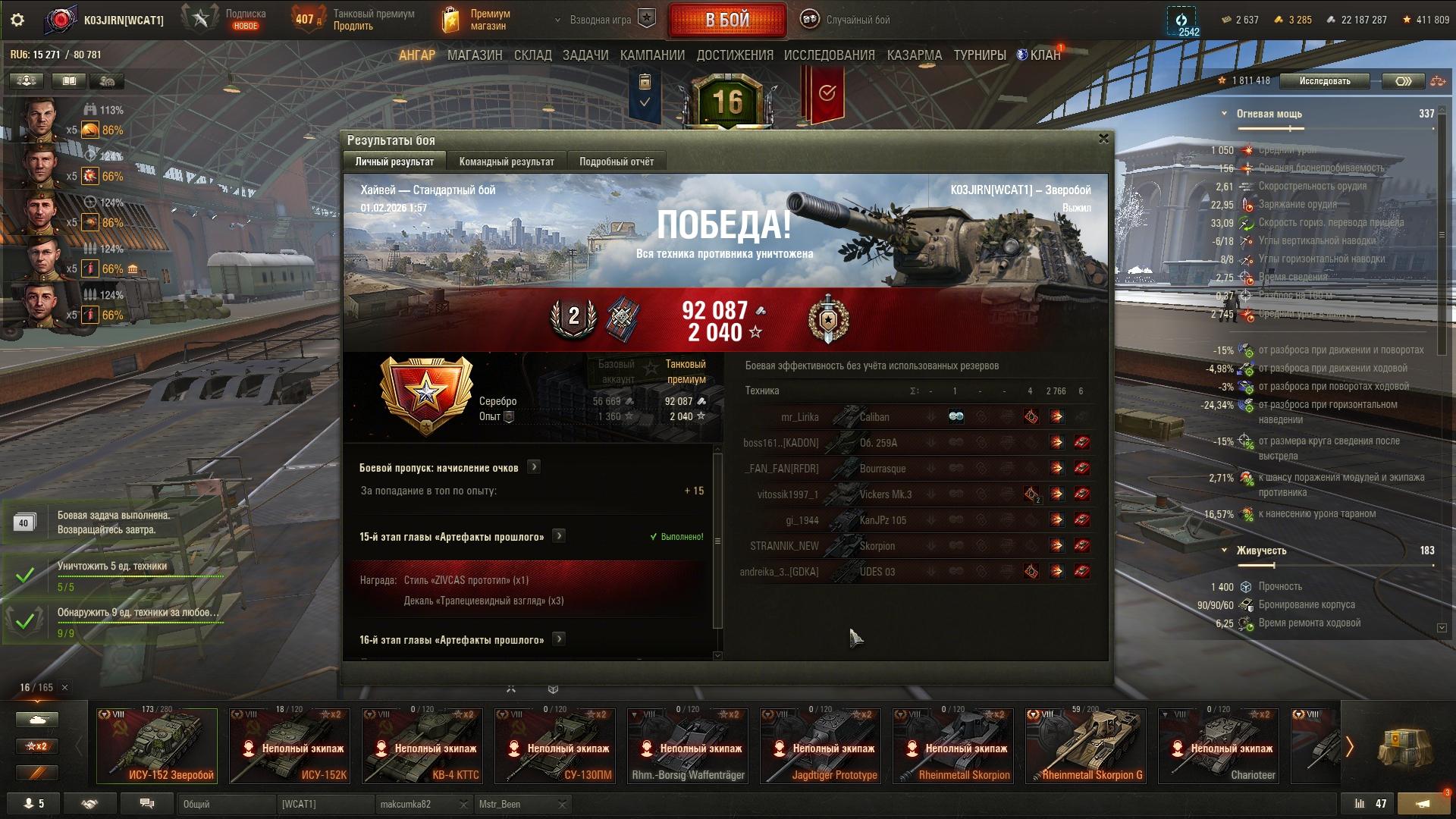
Task: Click the Исследовать button
Action: (1324, 81)
